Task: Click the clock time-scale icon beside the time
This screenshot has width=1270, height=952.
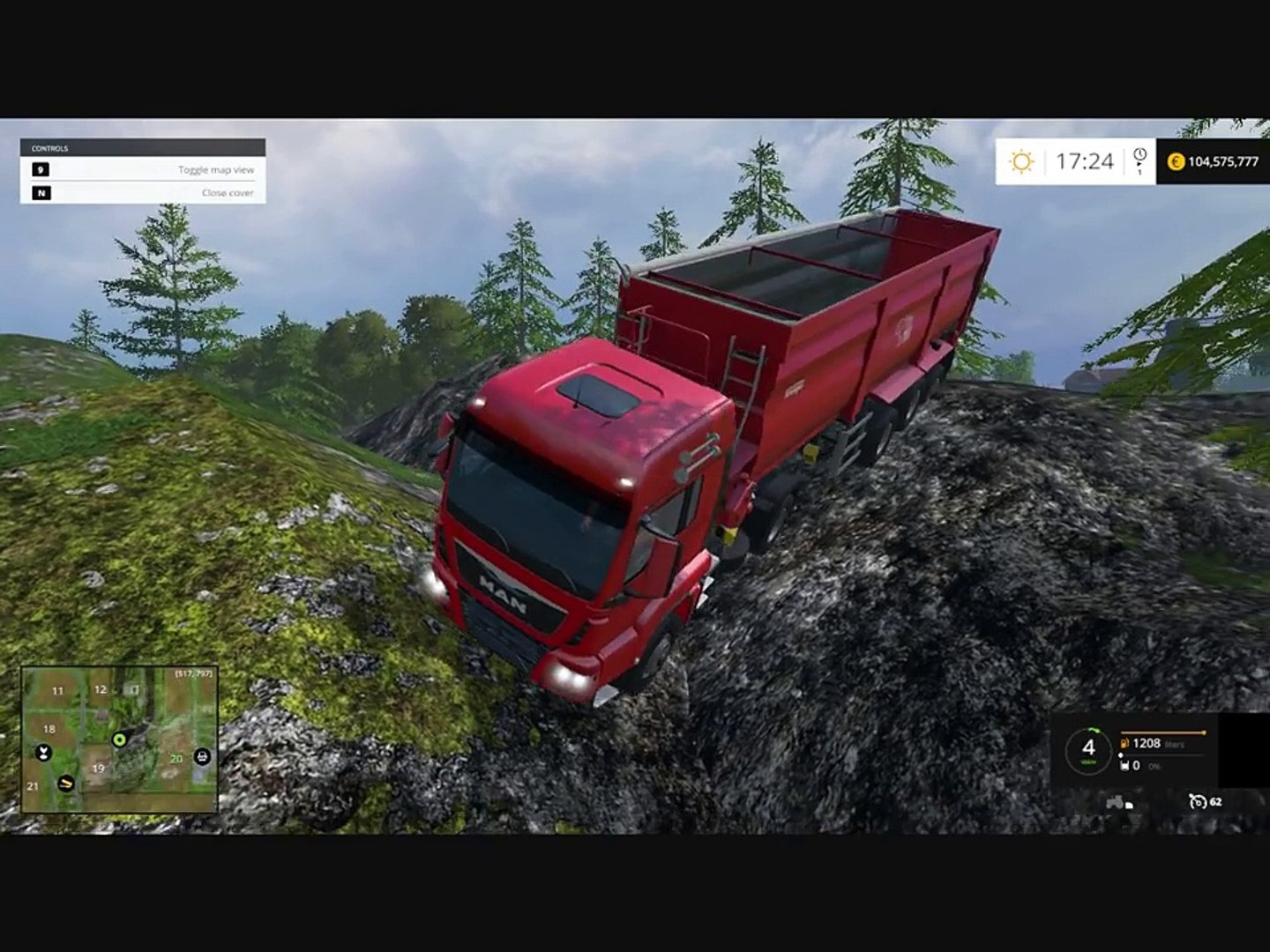Action: point(1139,159)
